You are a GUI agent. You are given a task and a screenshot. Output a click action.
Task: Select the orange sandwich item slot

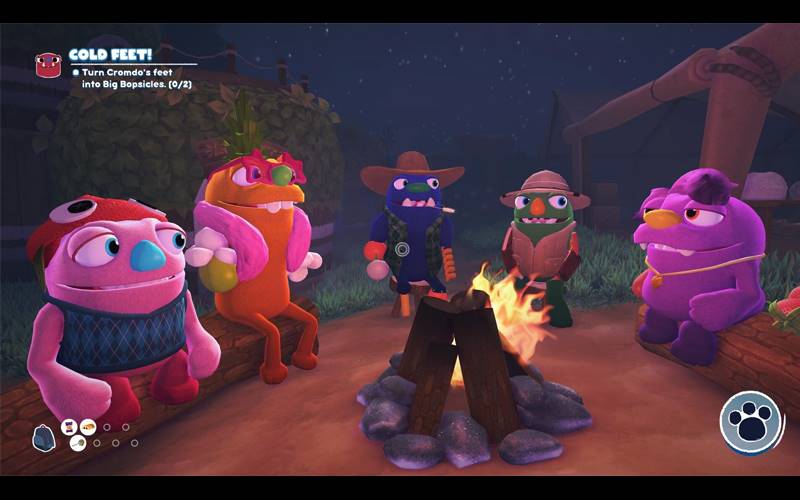88,427
